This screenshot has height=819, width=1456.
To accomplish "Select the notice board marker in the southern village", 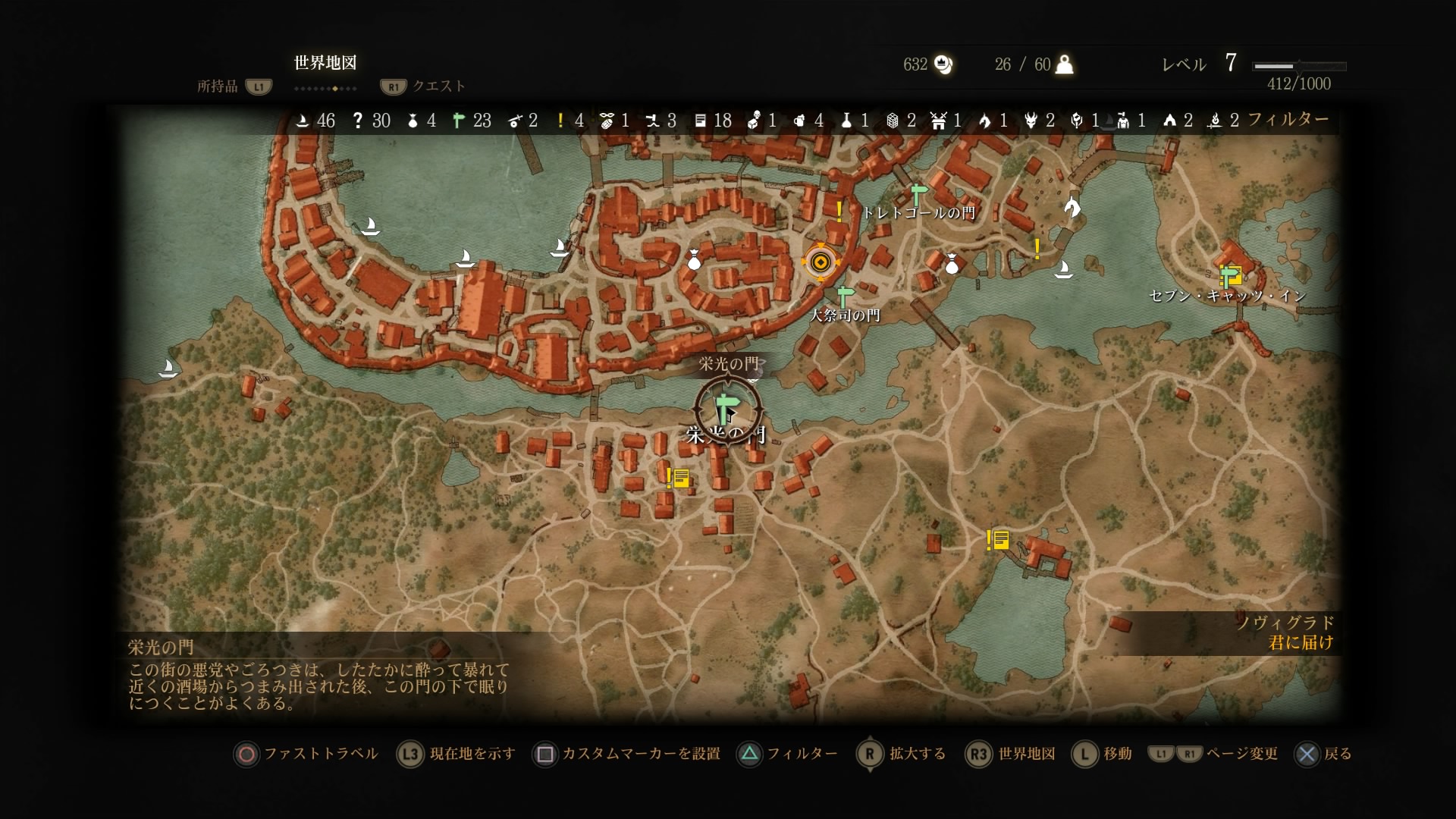I will [678, 478].
